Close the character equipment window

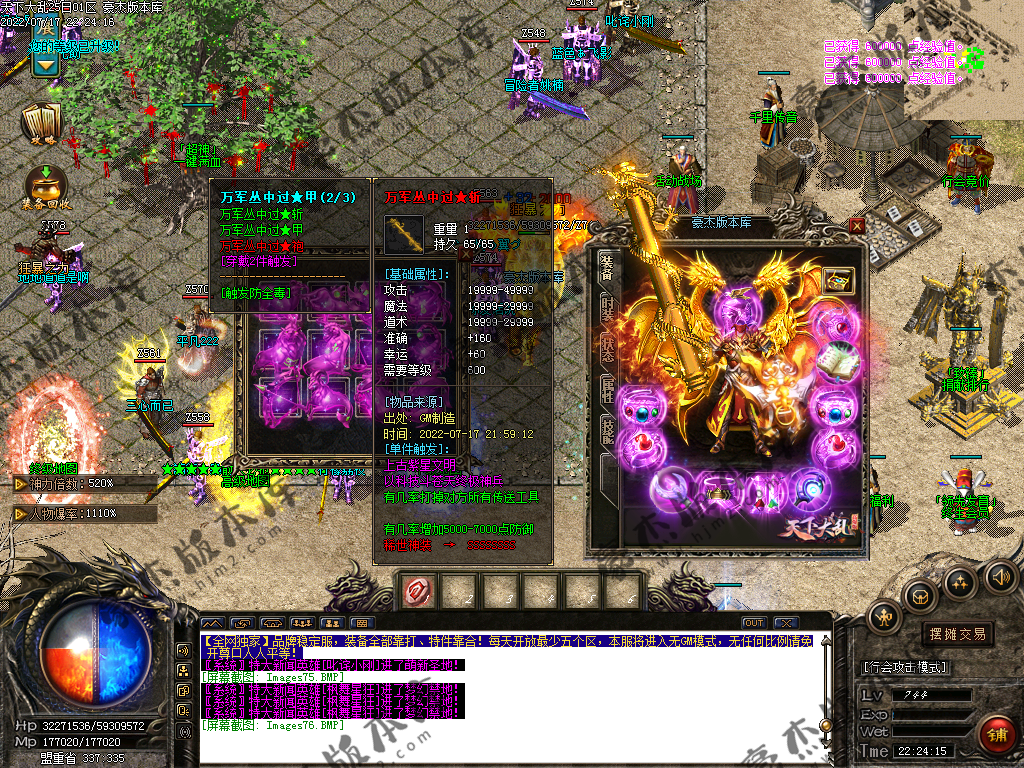(x=857, y=226)
